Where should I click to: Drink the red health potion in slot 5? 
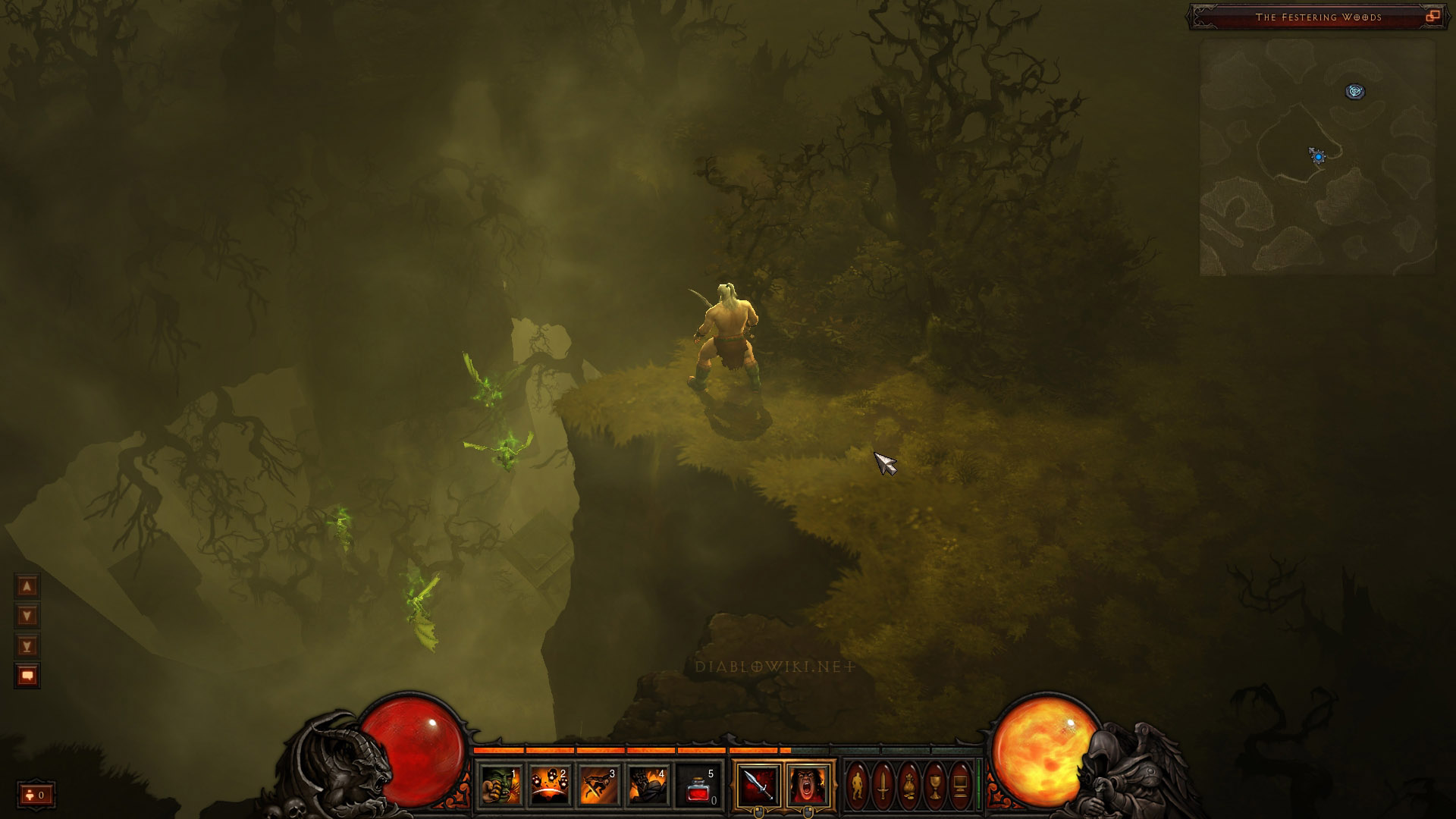click(x=698, y=786)
